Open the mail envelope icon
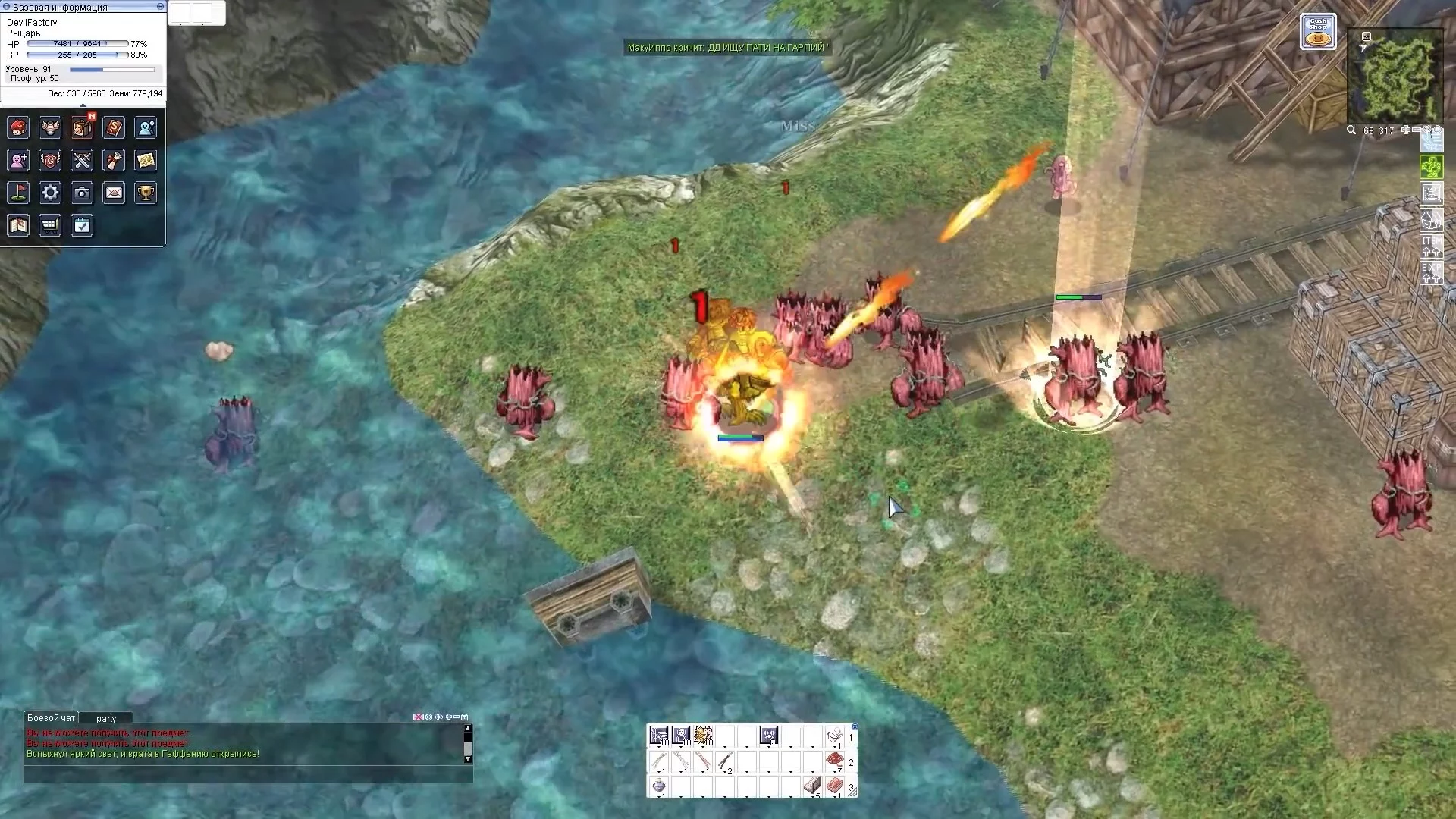The image size is (1456, 819). [x=114, y=193]
